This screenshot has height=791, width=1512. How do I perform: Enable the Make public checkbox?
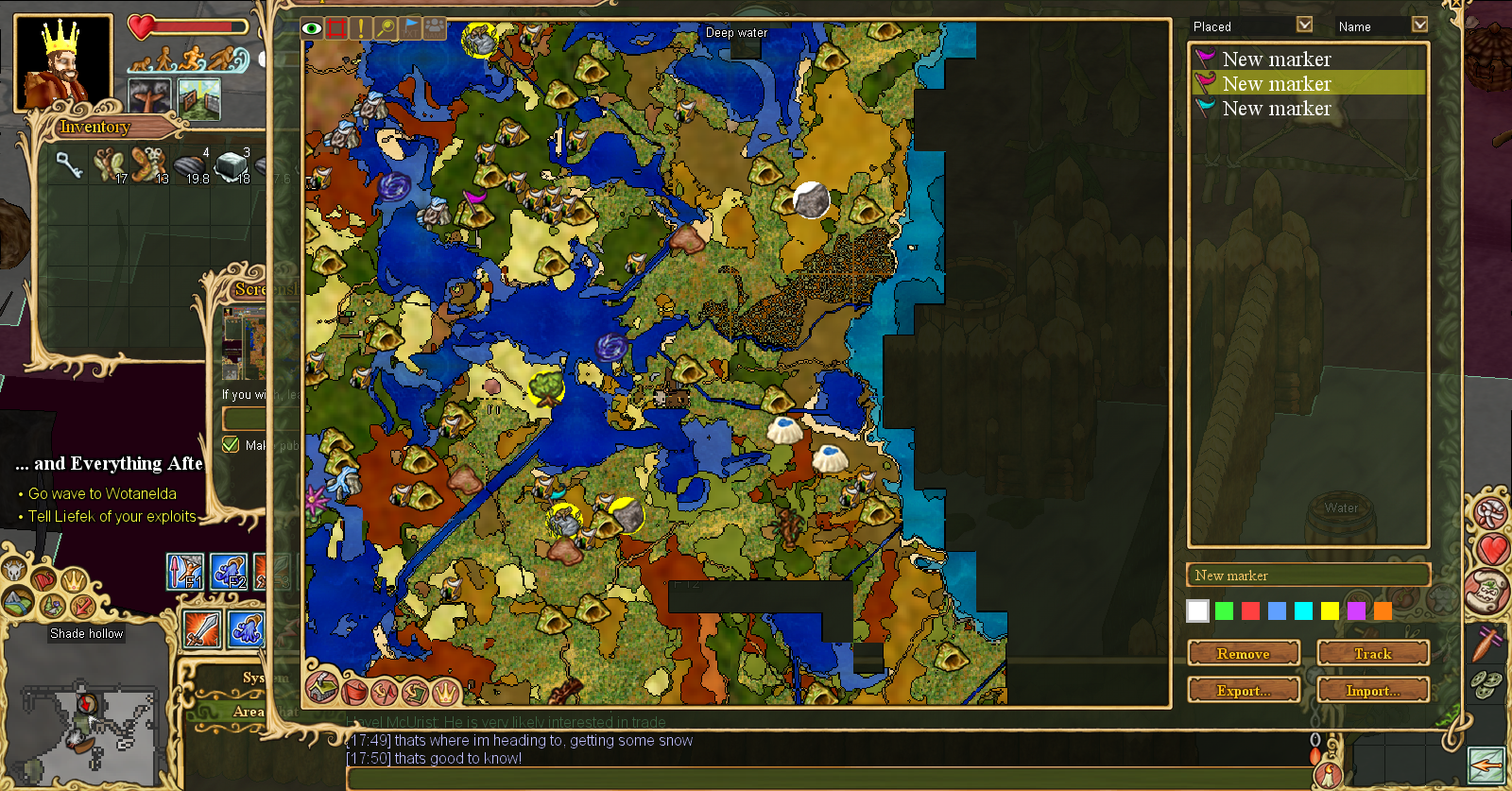click(x=230, y=444)
